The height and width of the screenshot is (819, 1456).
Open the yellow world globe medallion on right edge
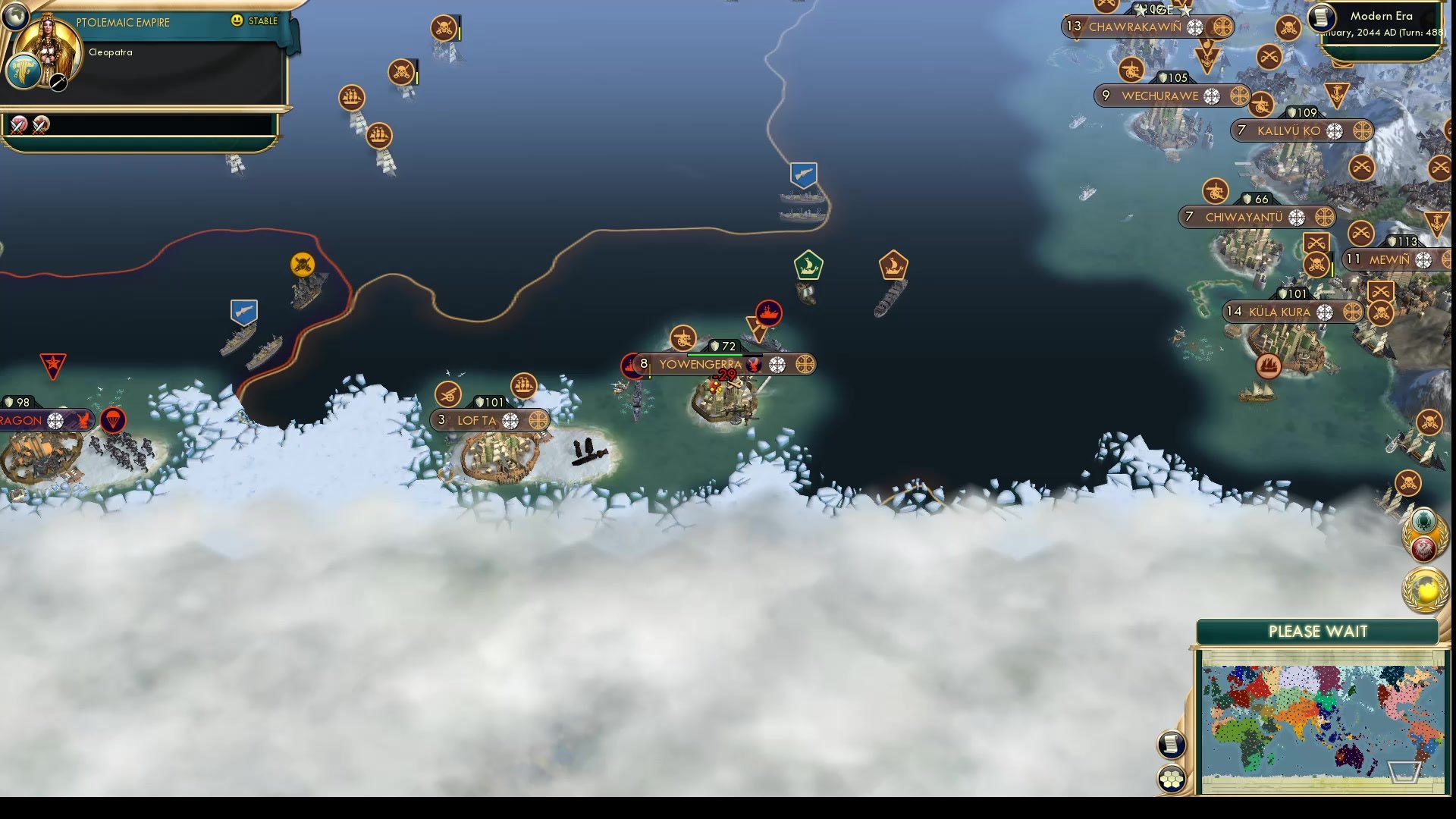pyautogui.click(x=1424, y=588)
